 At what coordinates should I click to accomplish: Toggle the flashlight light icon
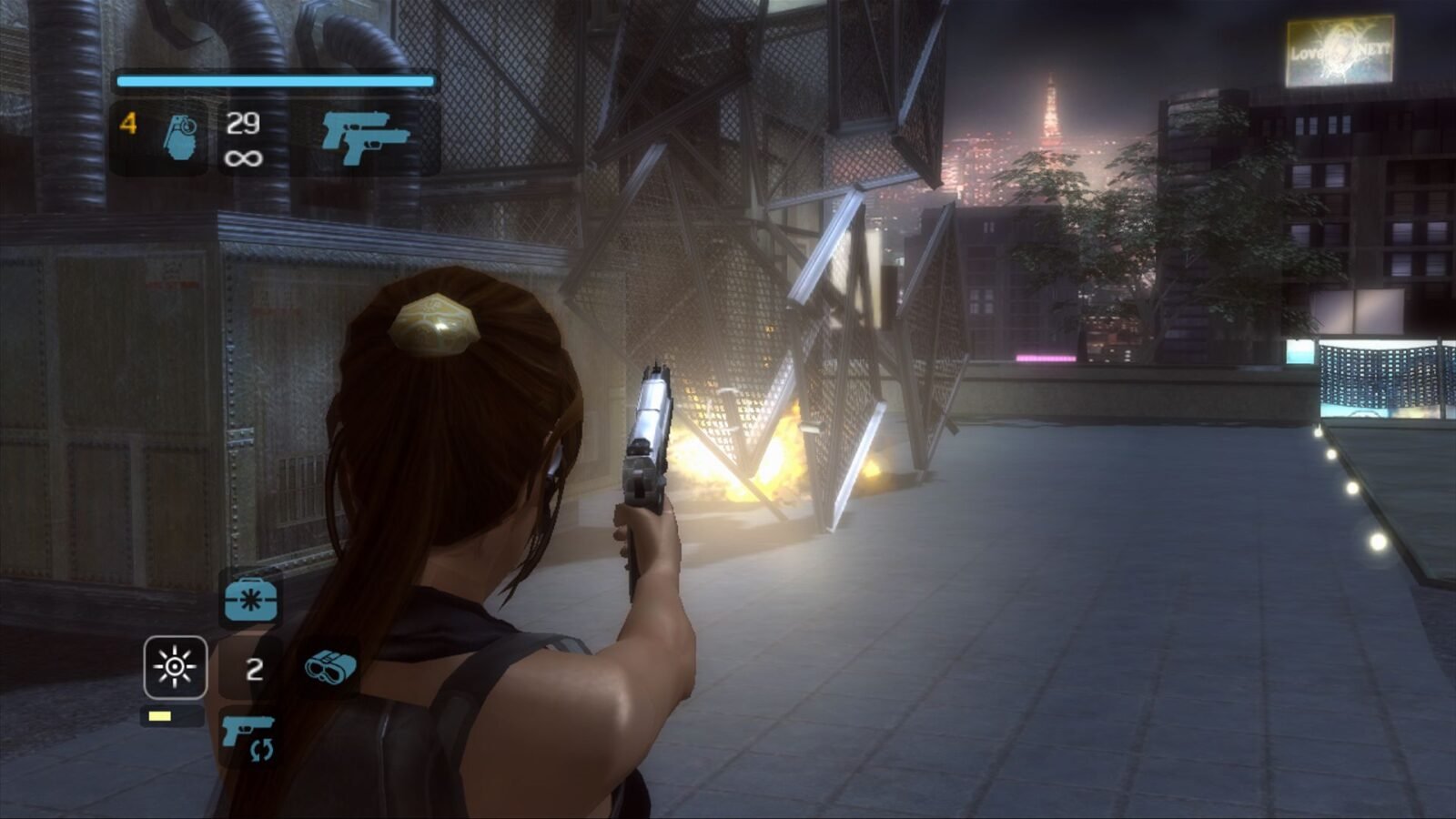pos(175,667)
